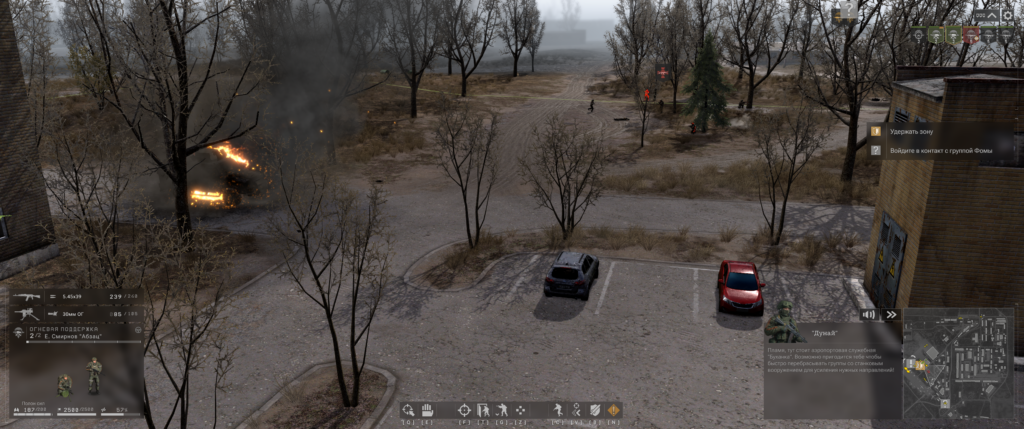Select the "Войдите в контакт с группой Фомы" objective
Image resolution: width=1024 pixels, height=429 pixels.
(x=940, y=150)
